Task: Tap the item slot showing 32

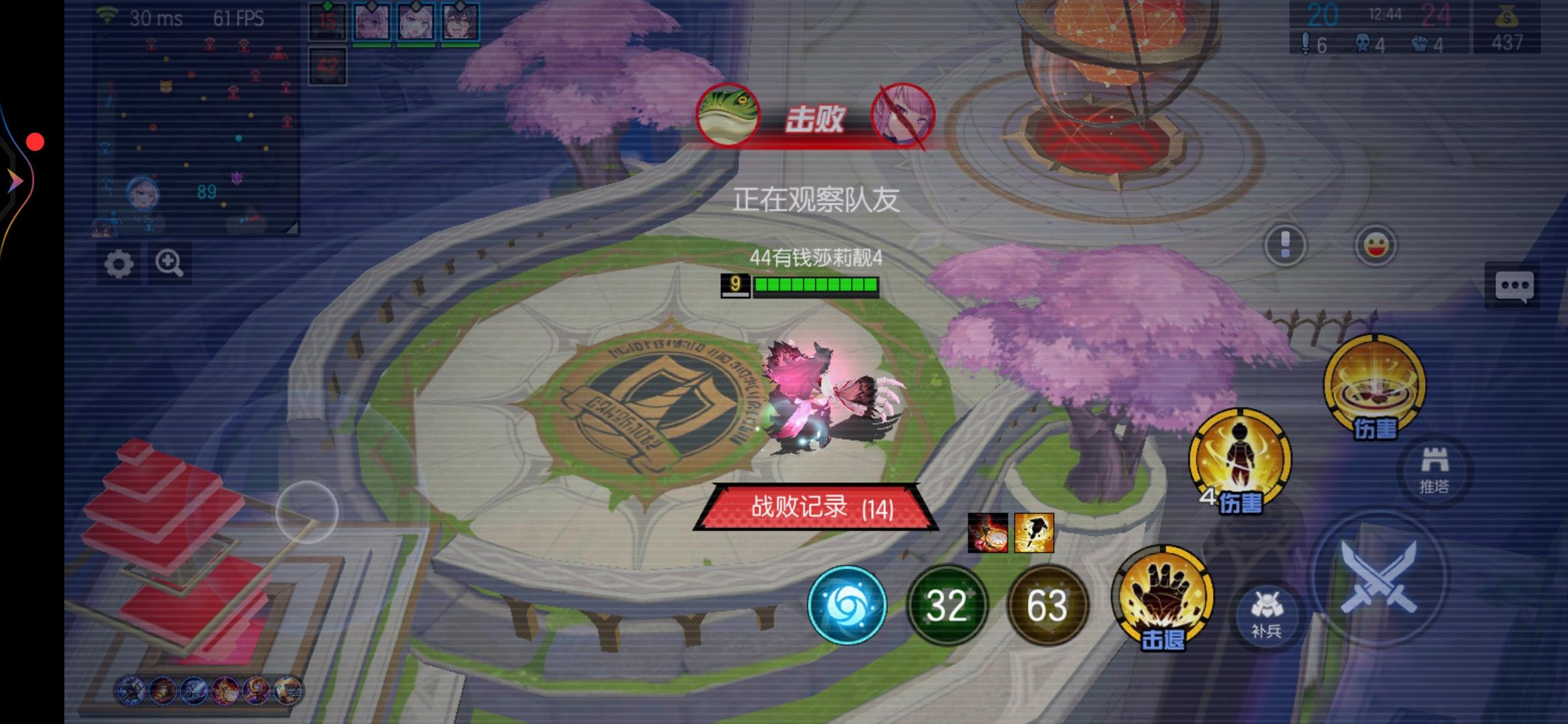Action: pos(947,605)
